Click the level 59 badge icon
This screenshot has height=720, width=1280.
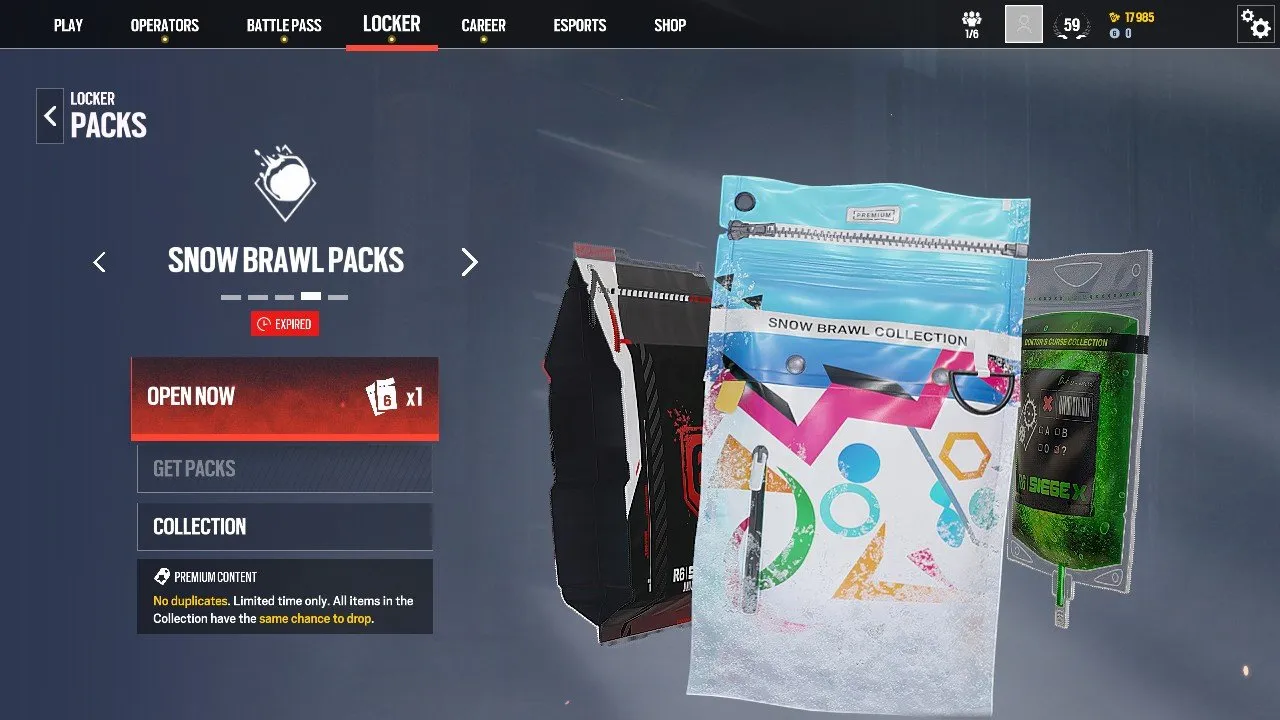coord(1072,23)
